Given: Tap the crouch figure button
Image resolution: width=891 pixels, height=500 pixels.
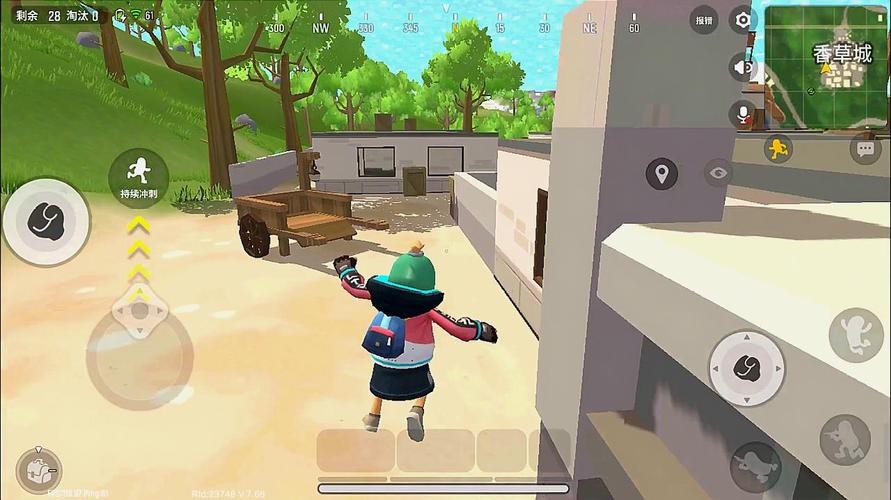Looking at the screenshot, I should pyautogui.click(x=845, y=439).
